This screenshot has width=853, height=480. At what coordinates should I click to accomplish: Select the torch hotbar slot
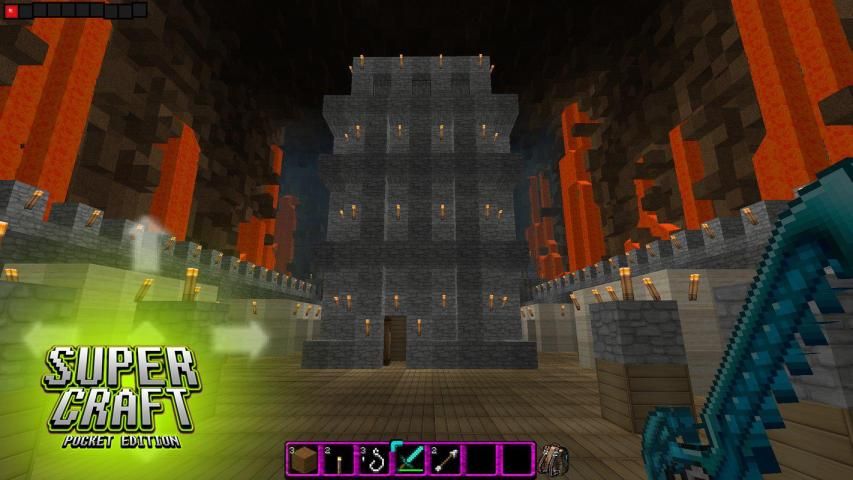coord(339,460)
